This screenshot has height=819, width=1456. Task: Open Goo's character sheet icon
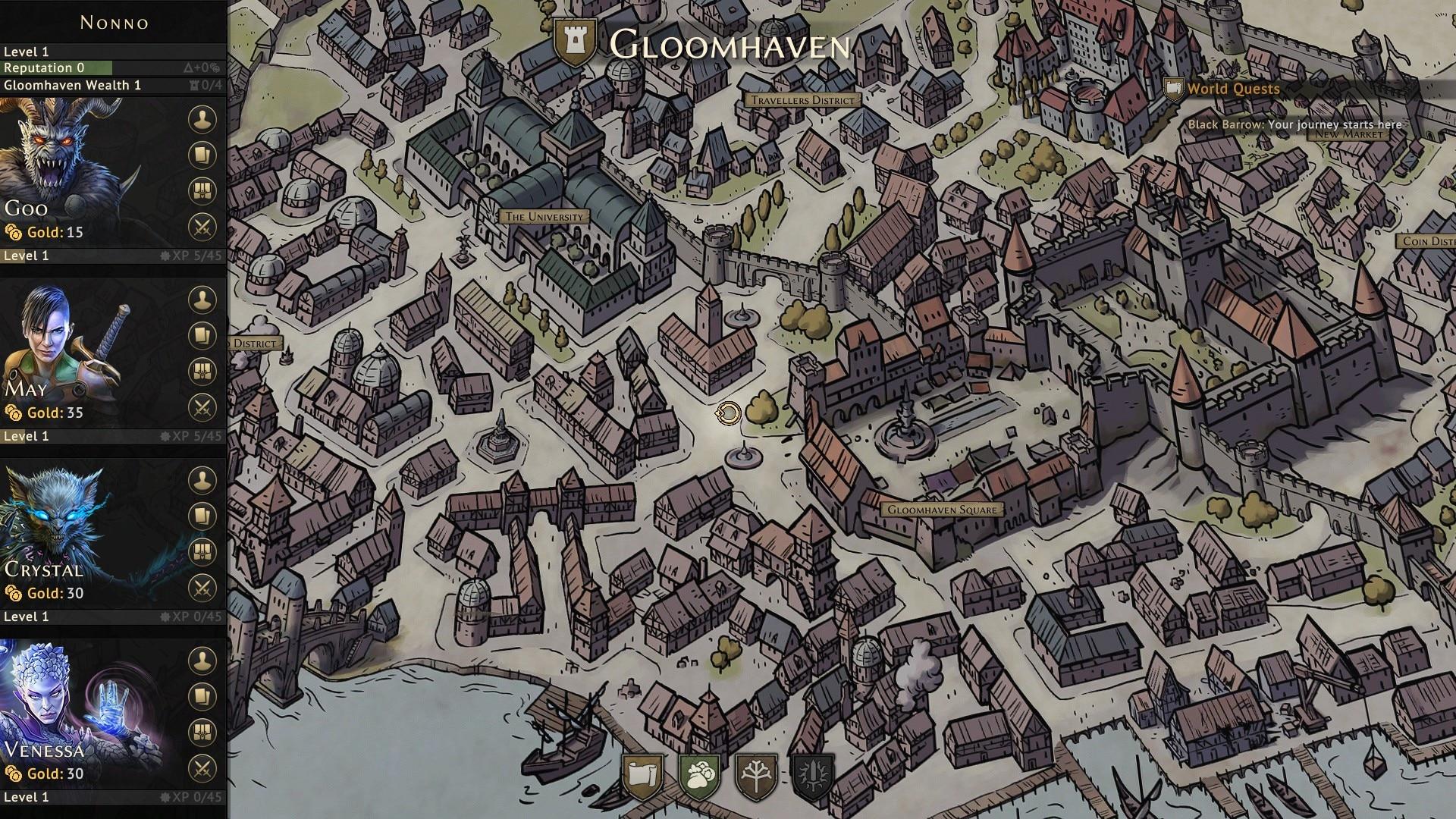coord(201,119)
